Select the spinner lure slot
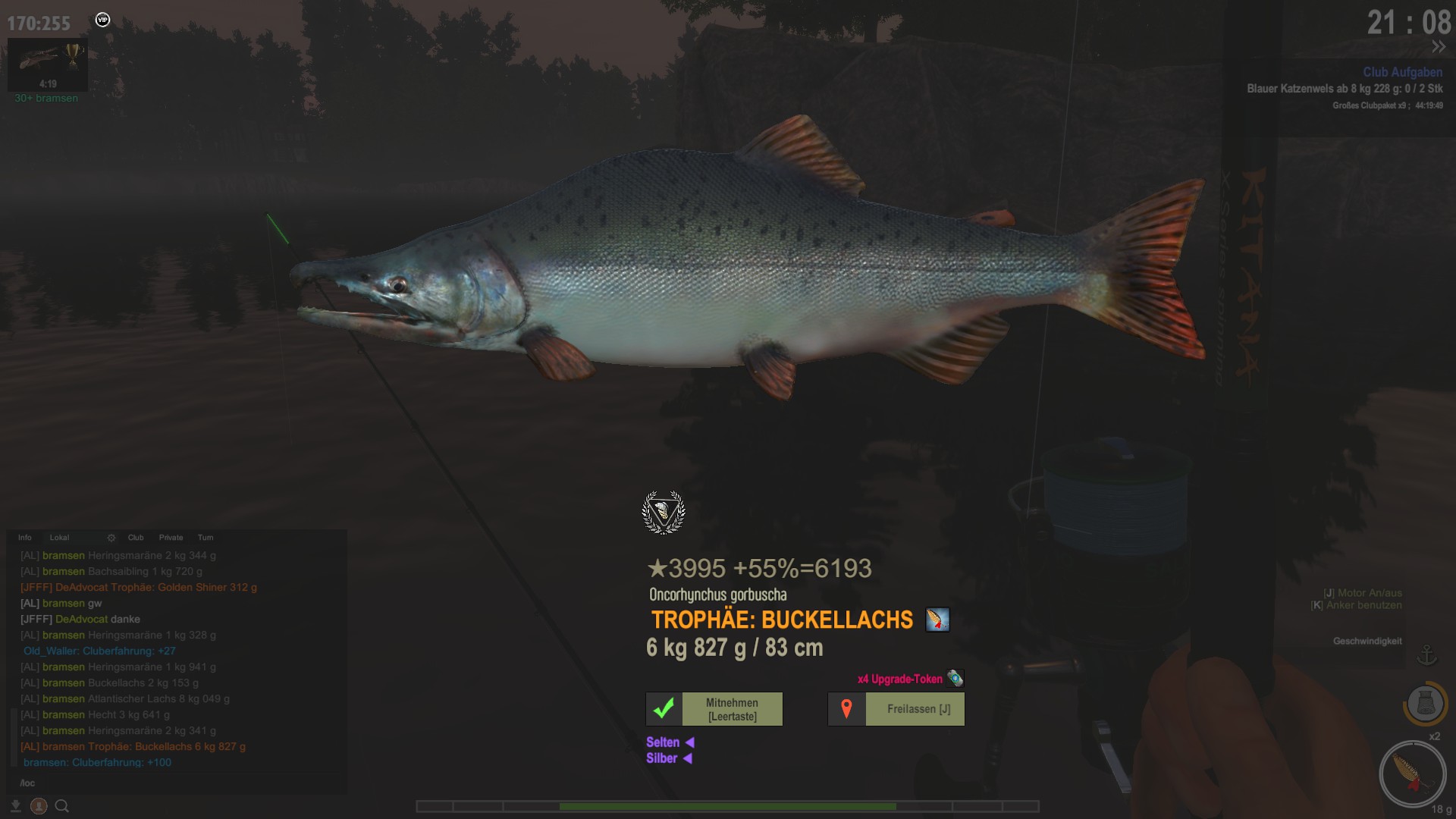Viewport: 1456px width, 819px height. (1412, 773)
